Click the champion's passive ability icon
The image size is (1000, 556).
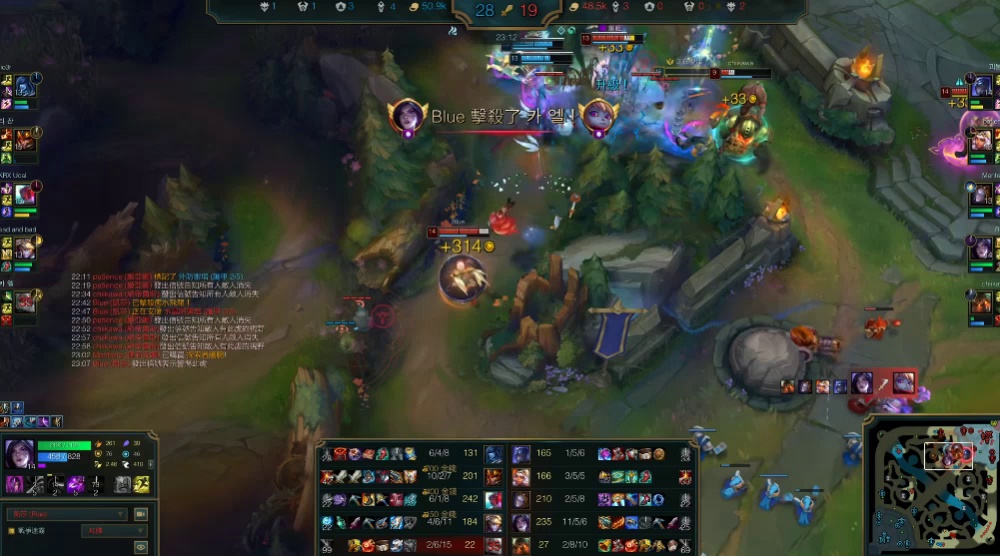click(15, 485)
